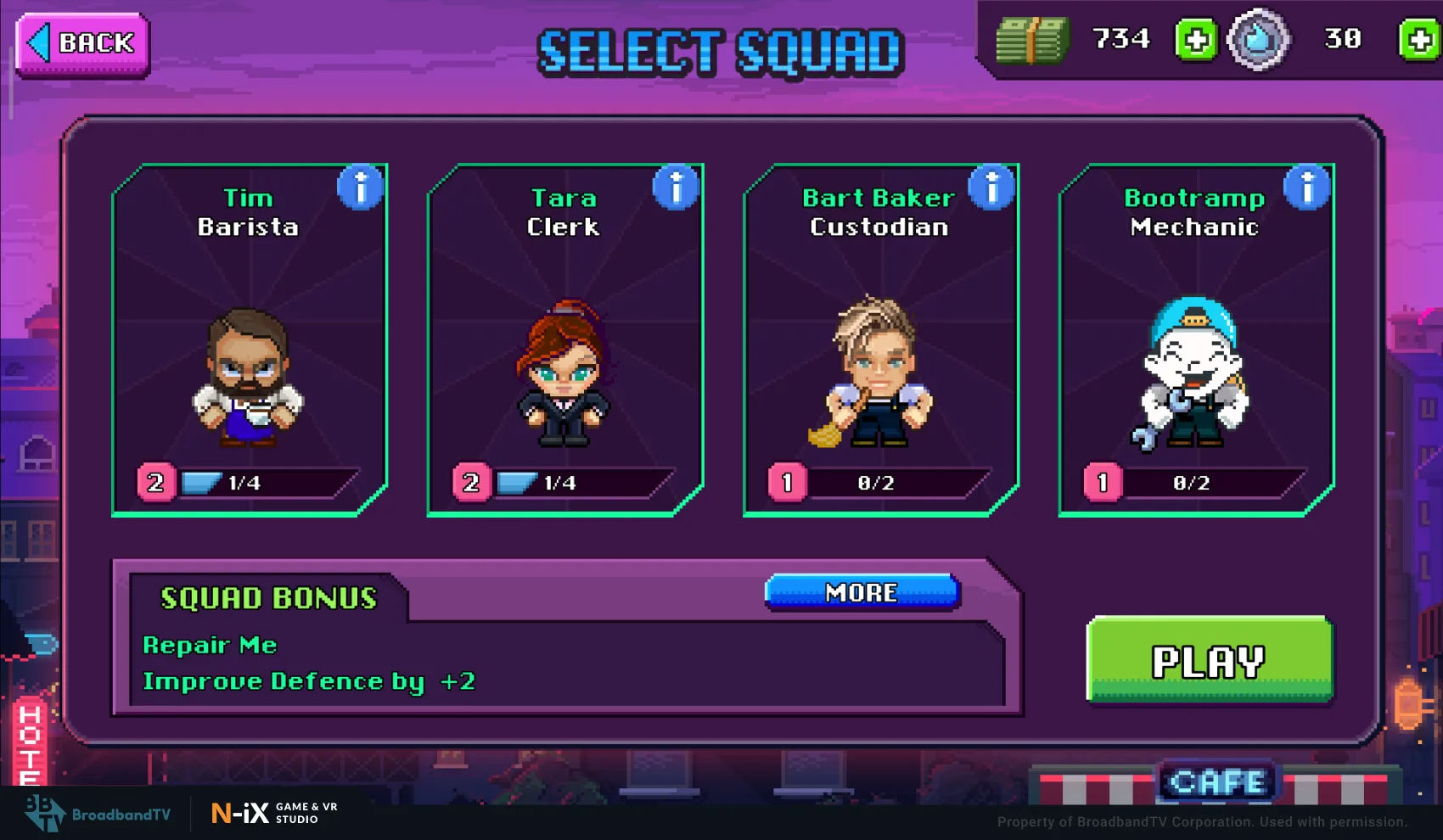Screen dimensions: 1443x840
Task: View info for Tara the Clerk
Action: (677, 188)
